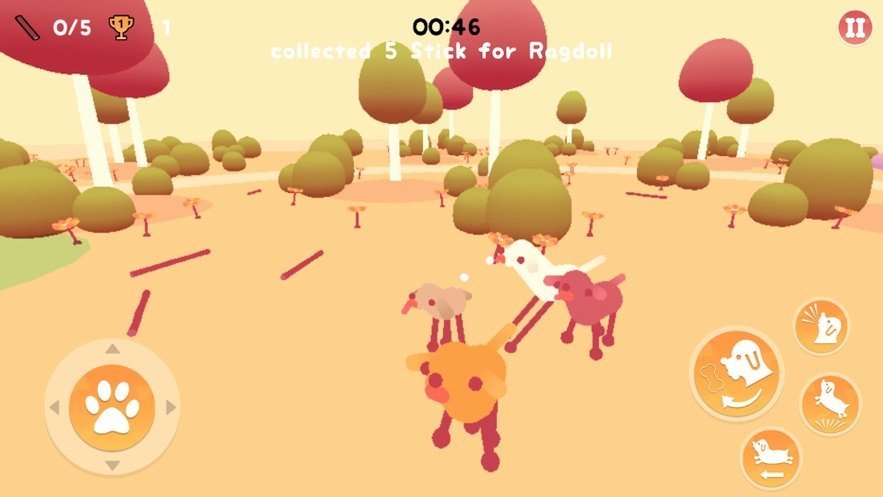Pause the game with the top-right button
Viewport: 883px width, 497px height.
coord(854,28)
